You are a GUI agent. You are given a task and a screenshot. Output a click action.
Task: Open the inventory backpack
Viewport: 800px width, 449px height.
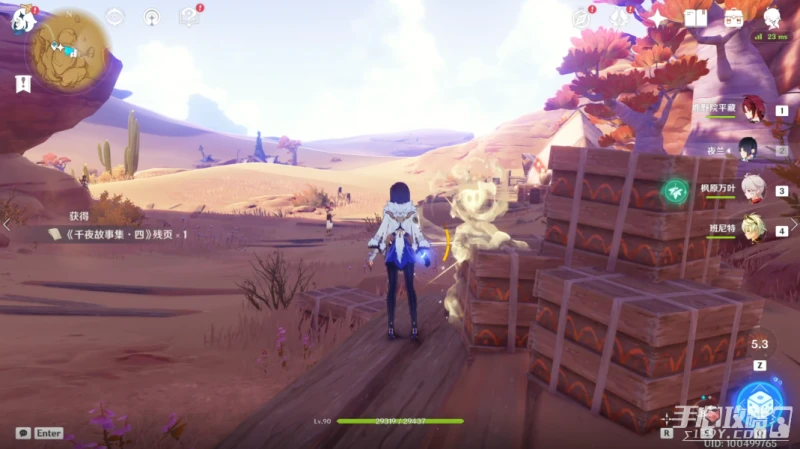[734, 18]
